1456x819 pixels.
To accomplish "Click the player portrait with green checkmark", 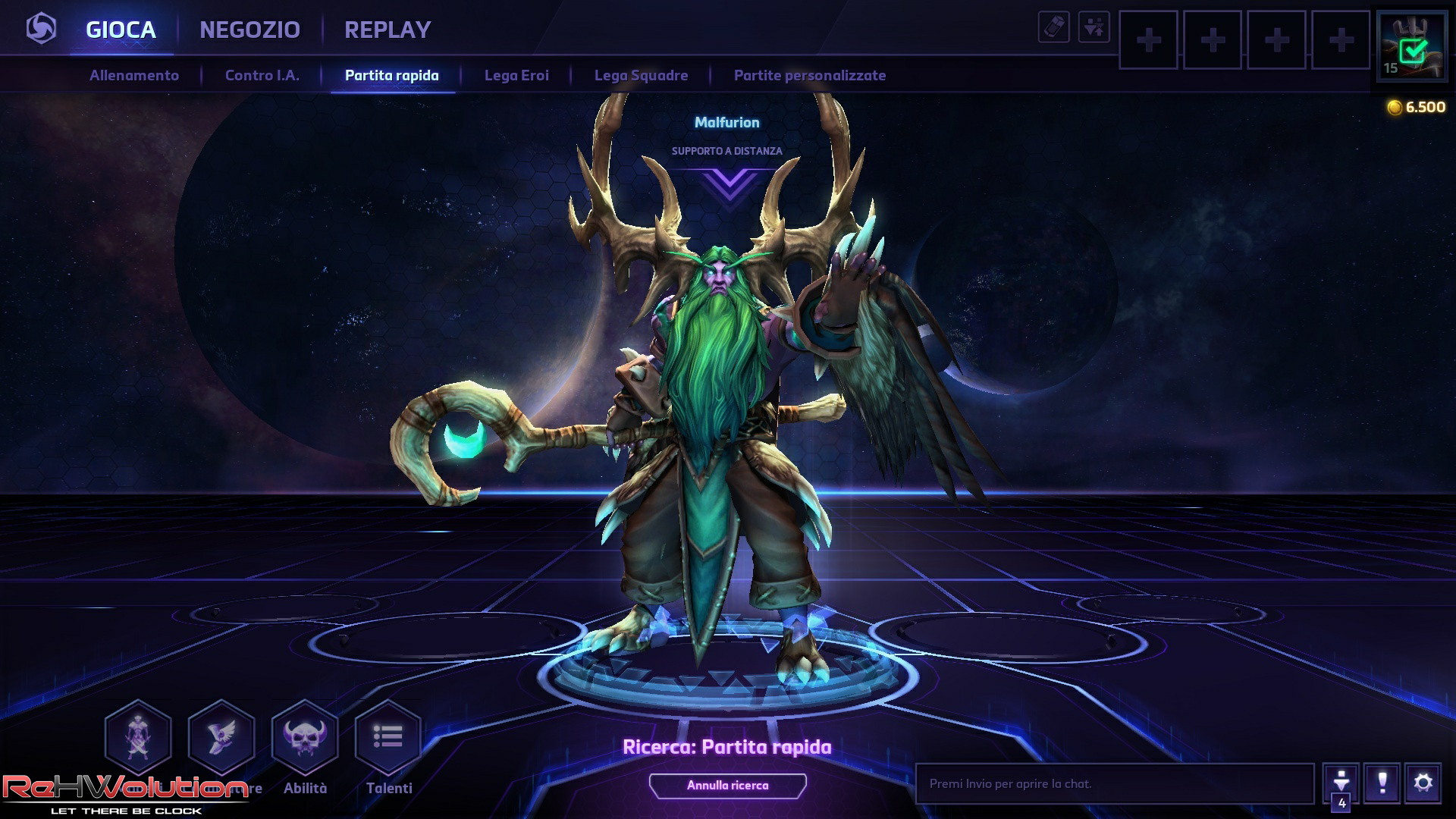I will [x=1411, y=46].
